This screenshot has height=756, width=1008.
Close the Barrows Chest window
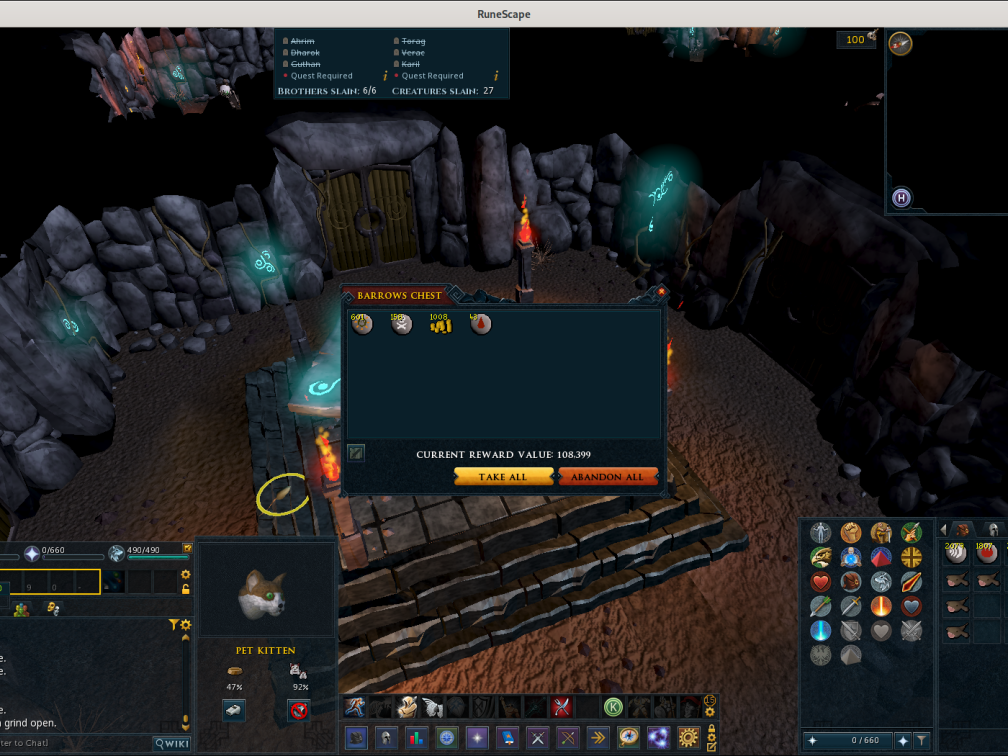(x=661, y=292)
